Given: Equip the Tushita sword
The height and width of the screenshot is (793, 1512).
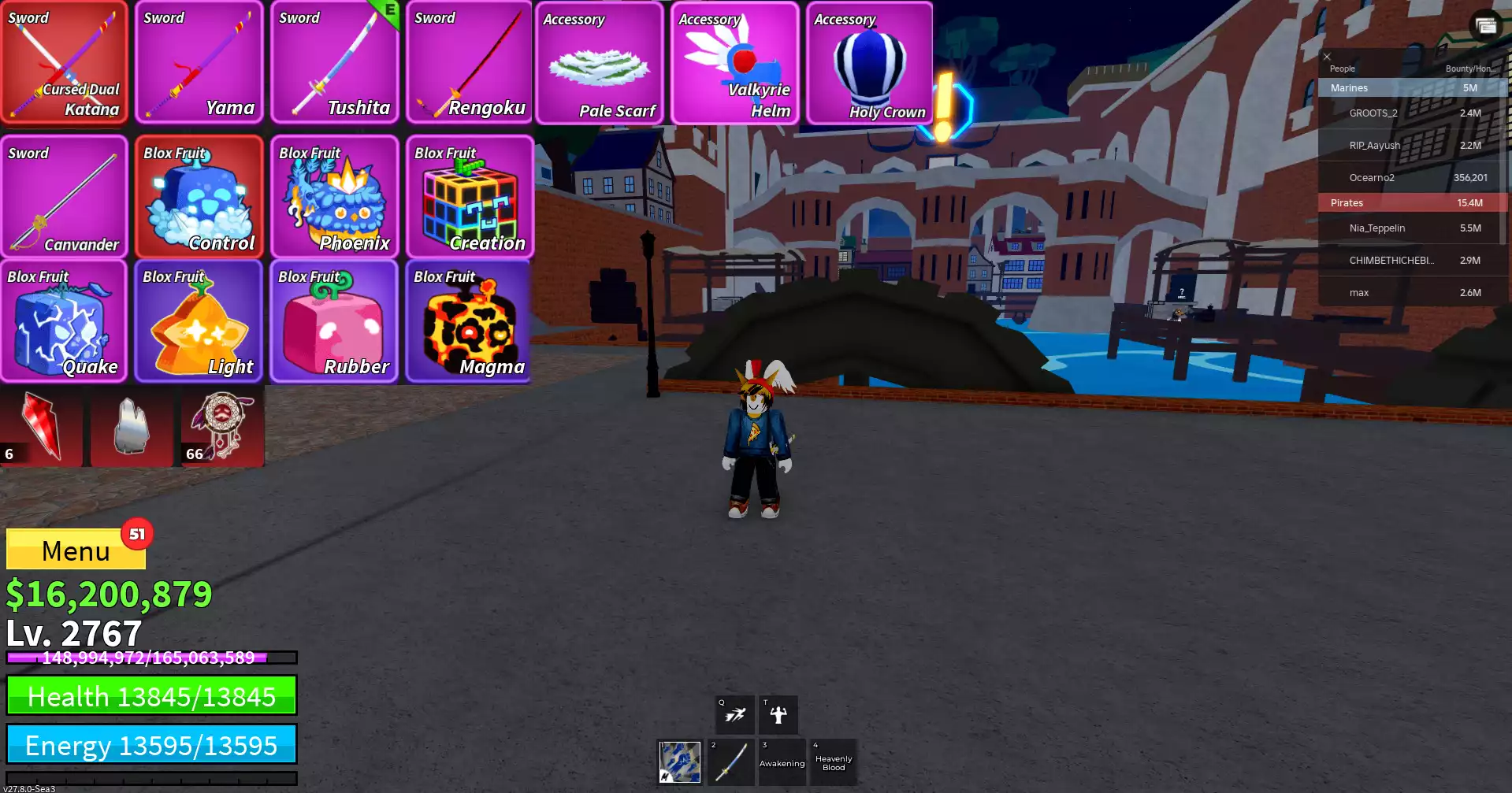Looking at the screenshot, I should point(335,63).
